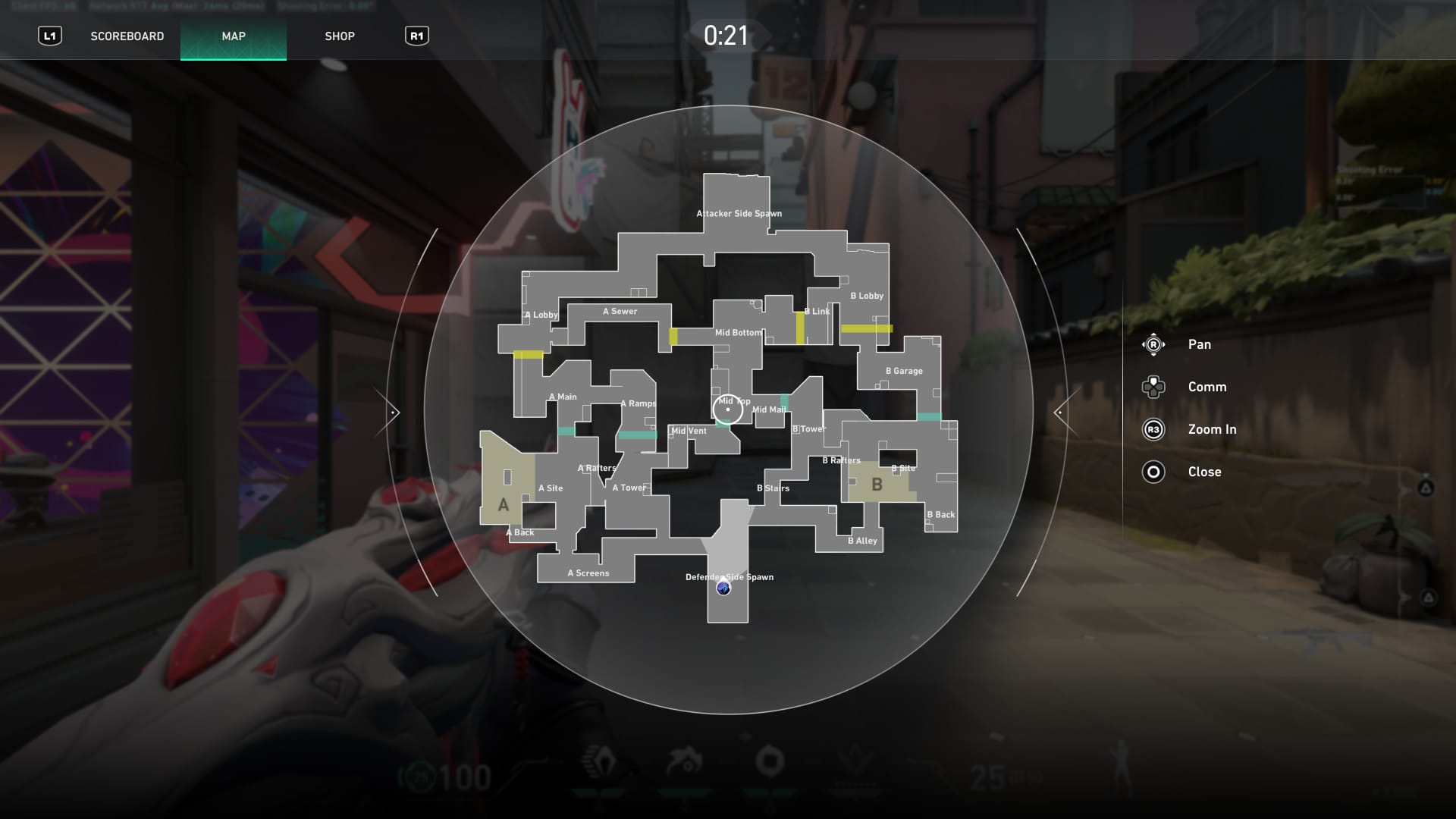Click the R1 shoulder button icon
Image resolution: width=1456 pixels, height=819 pixels.
416,36
